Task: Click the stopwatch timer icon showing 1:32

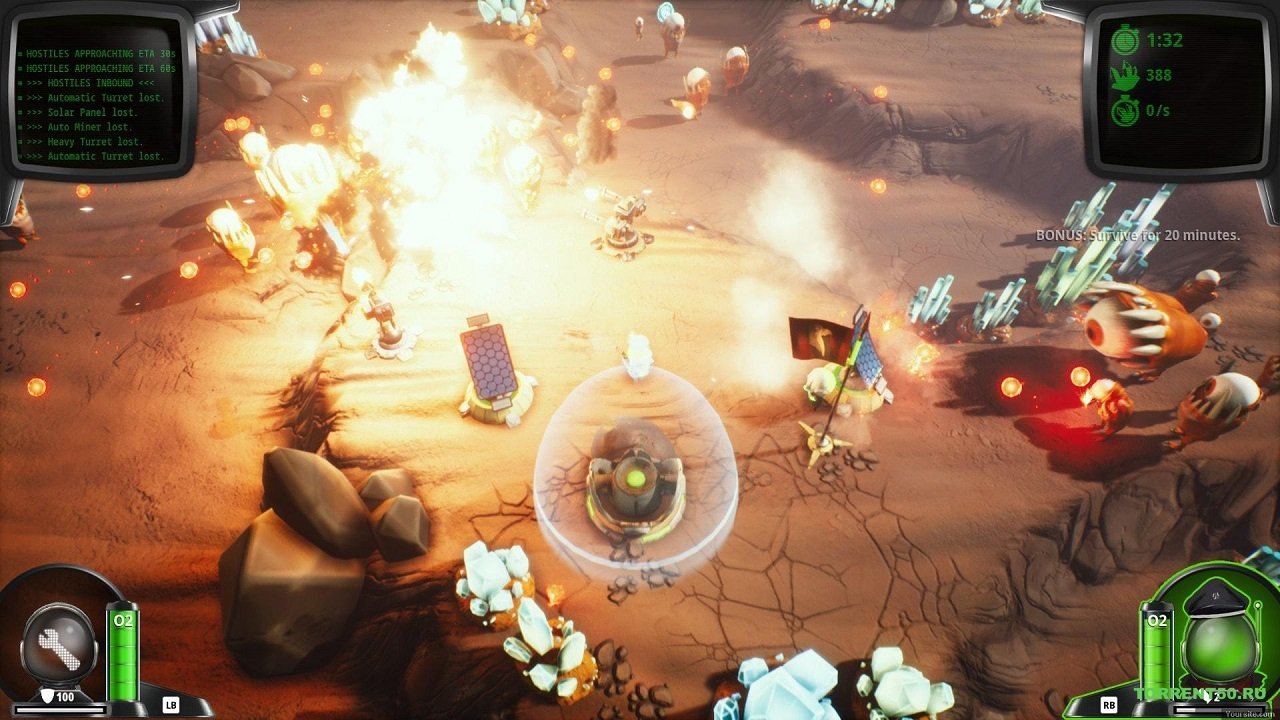Action: pos(1126,40)
